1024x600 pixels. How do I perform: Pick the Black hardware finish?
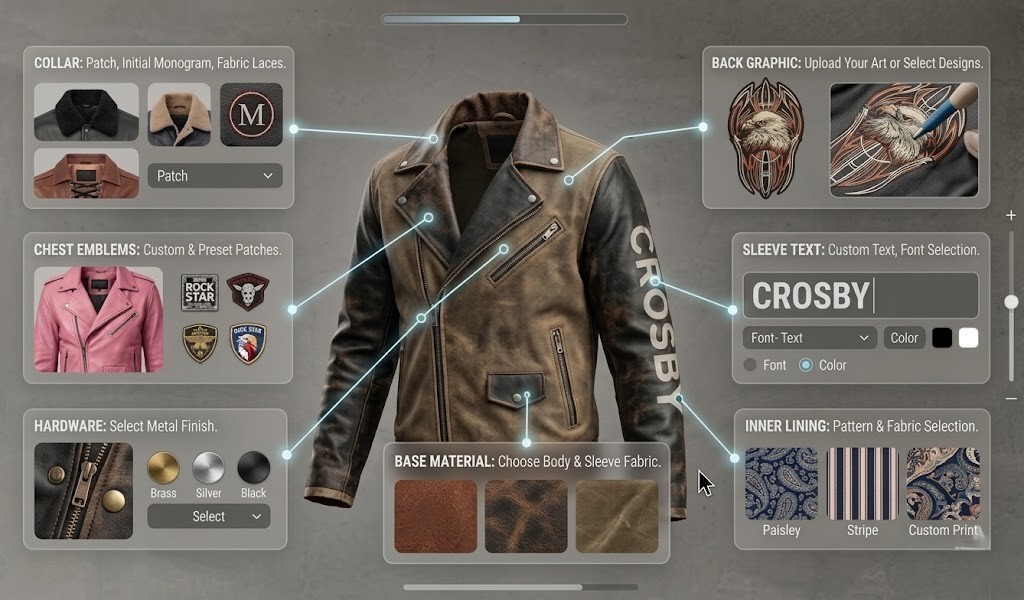click(x=253, y=468)
